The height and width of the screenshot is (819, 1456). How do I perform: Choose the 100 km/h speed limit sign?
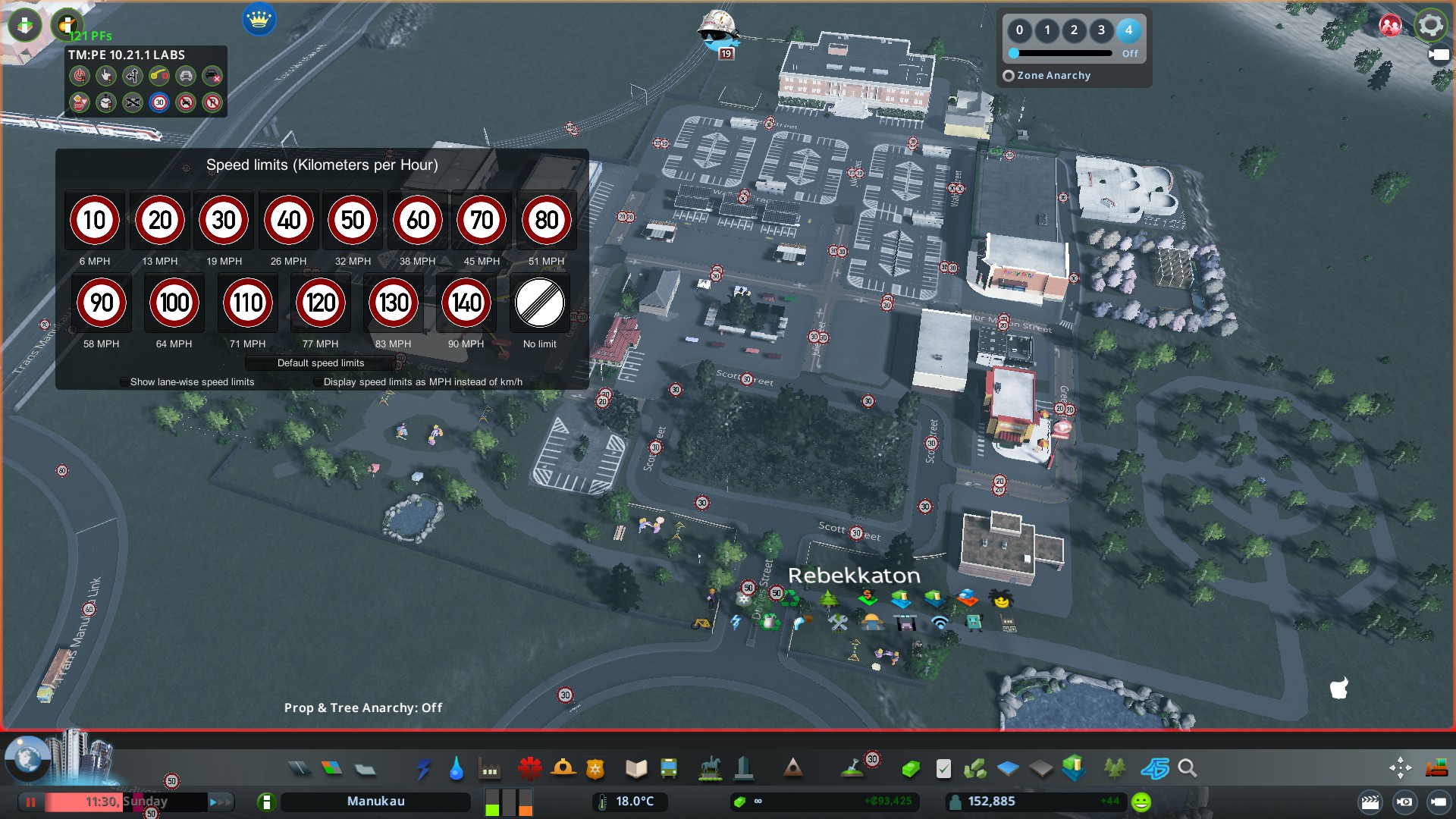coord(174,303)
